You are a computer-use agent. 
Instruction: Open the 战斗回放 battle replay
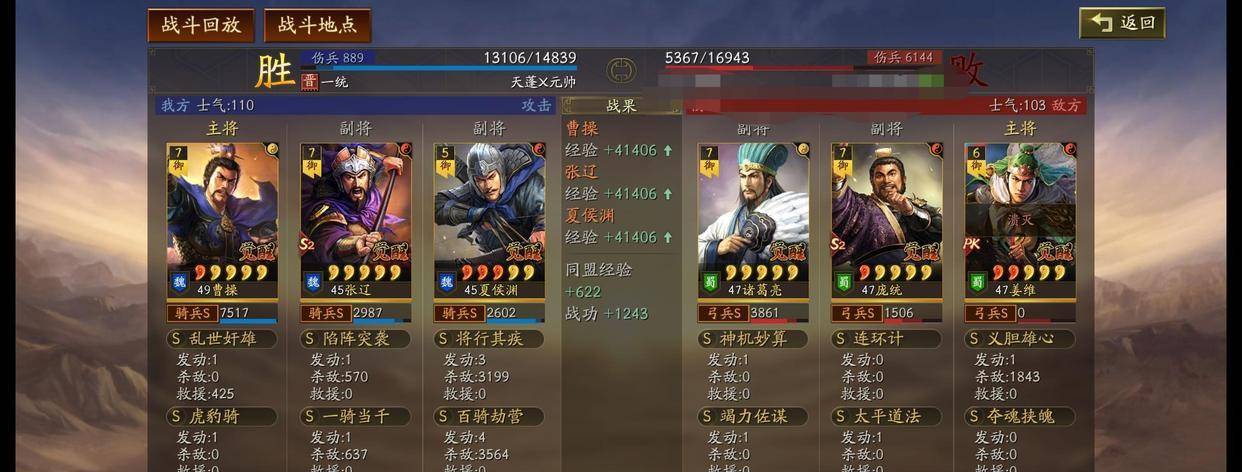pyautogui.click(x=201, y=25)
